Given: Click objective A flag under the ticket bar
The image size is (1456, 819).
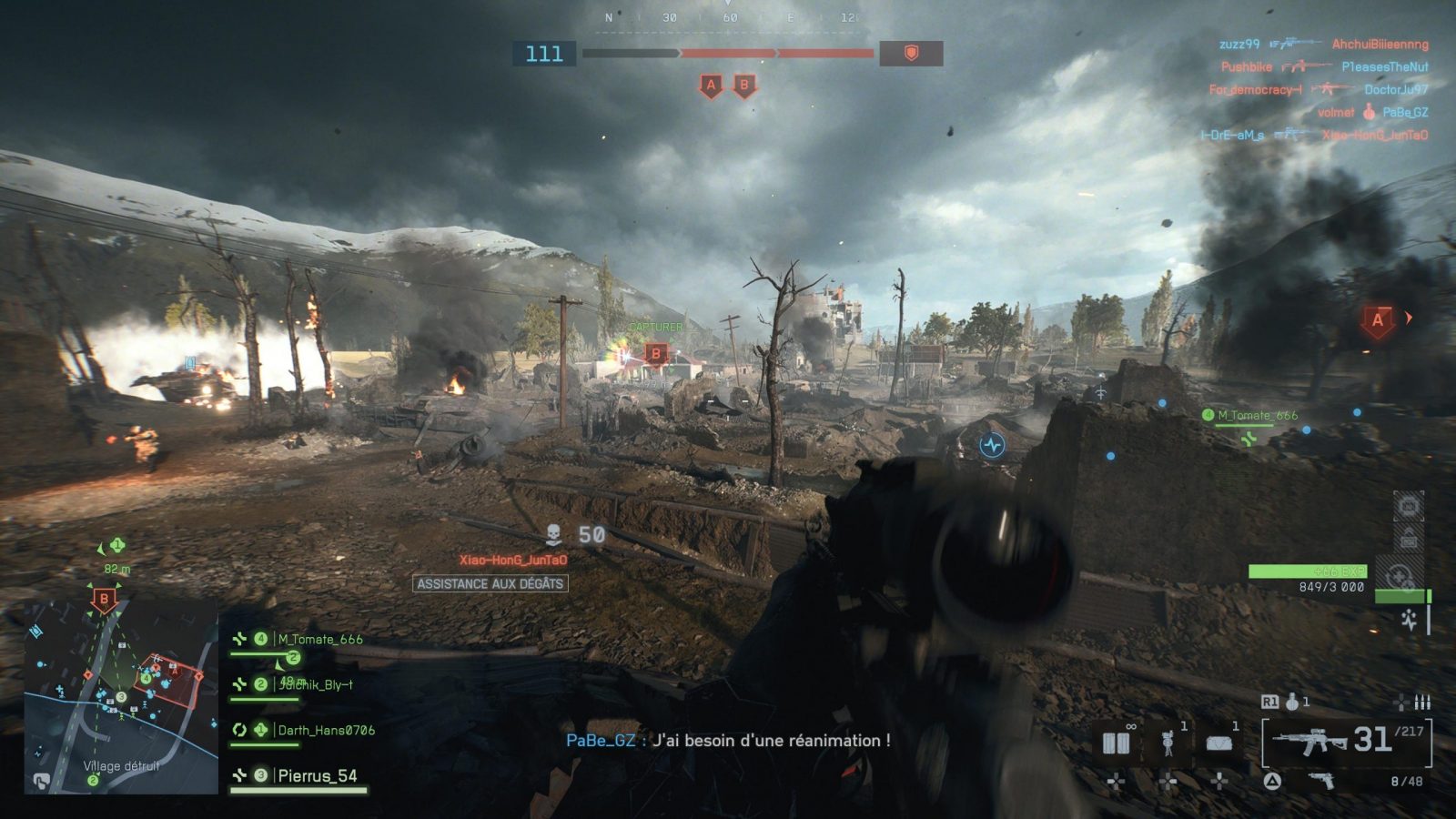Looking at the screenshot, I should tap(711, 86).
